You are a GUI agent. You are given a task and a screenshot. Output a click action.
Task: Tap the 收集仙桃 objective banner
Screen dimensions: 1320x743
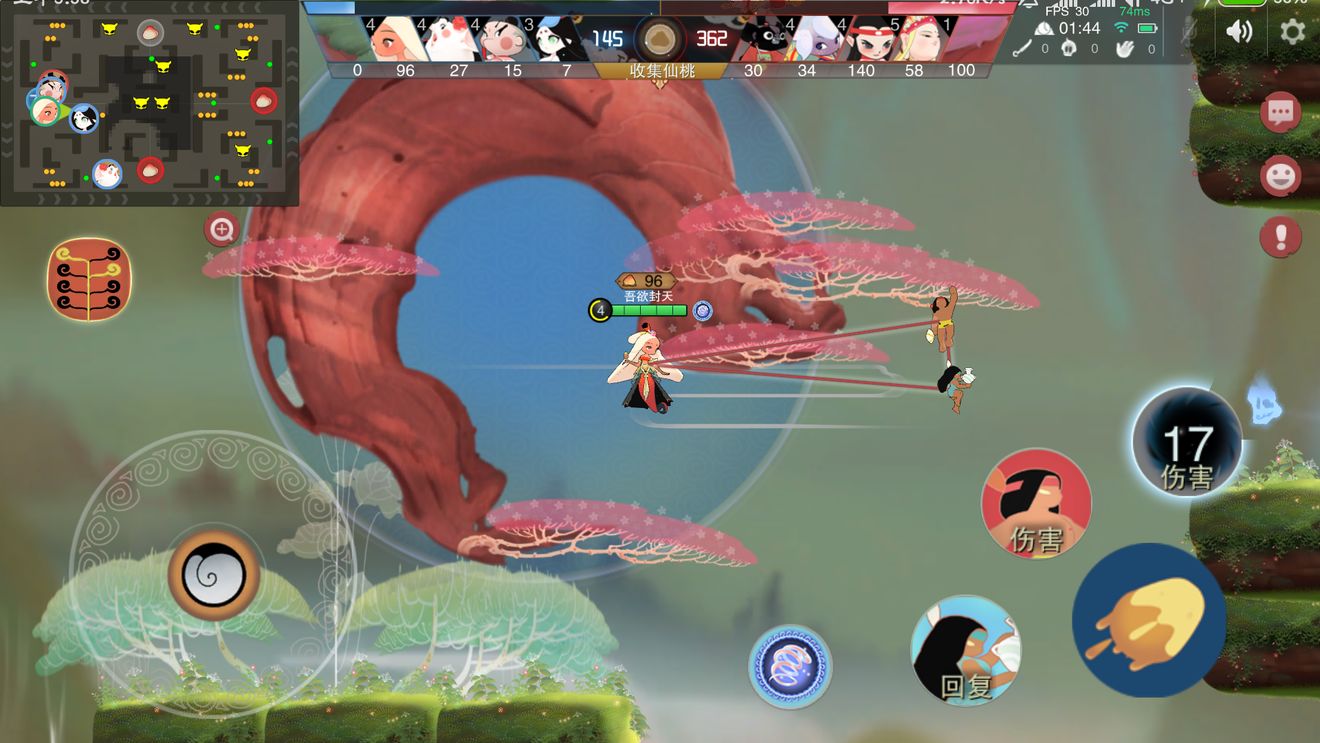point(662,71)
